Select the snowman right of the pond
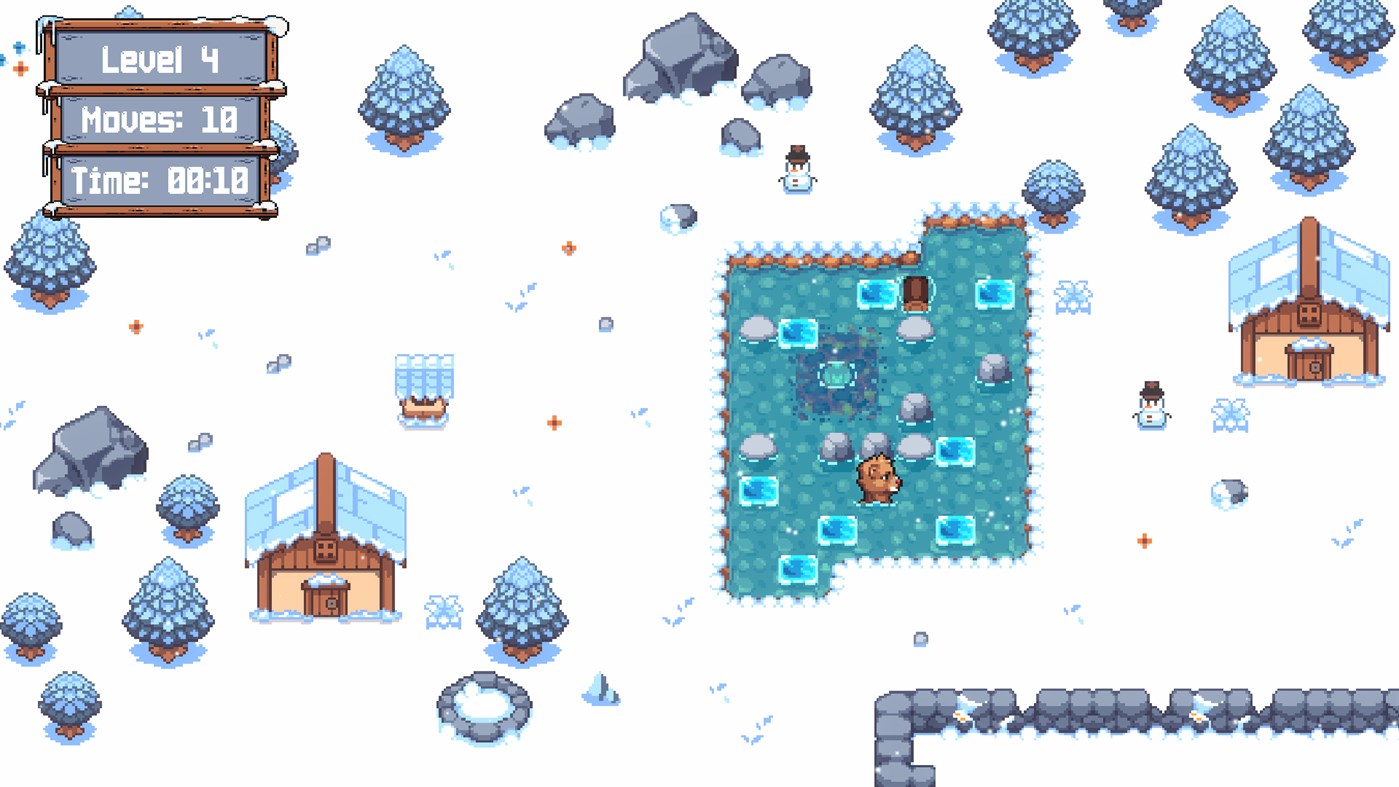 (1150, 405)
